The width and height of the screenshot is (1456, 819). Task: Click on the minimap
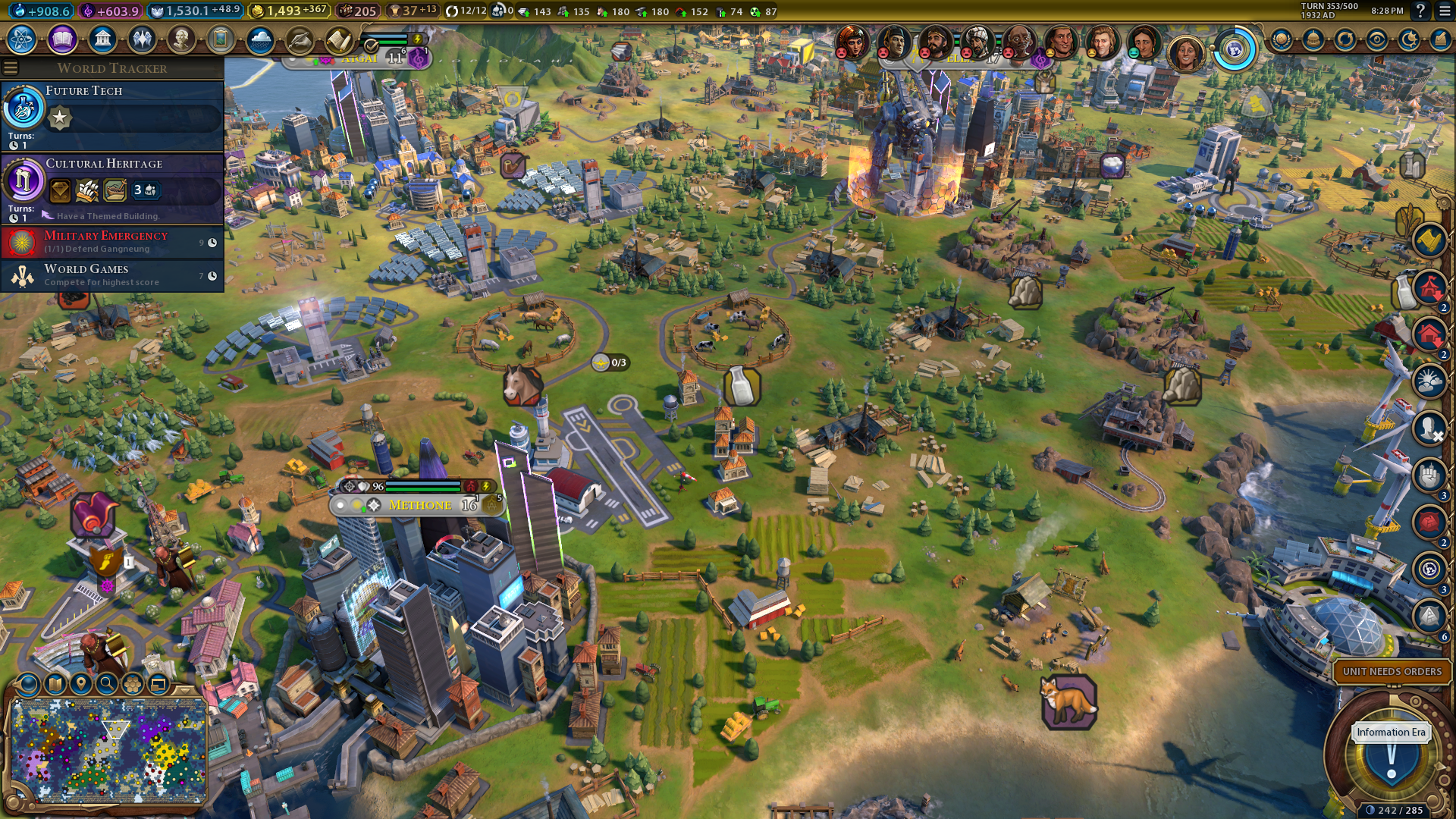point(109,751)
